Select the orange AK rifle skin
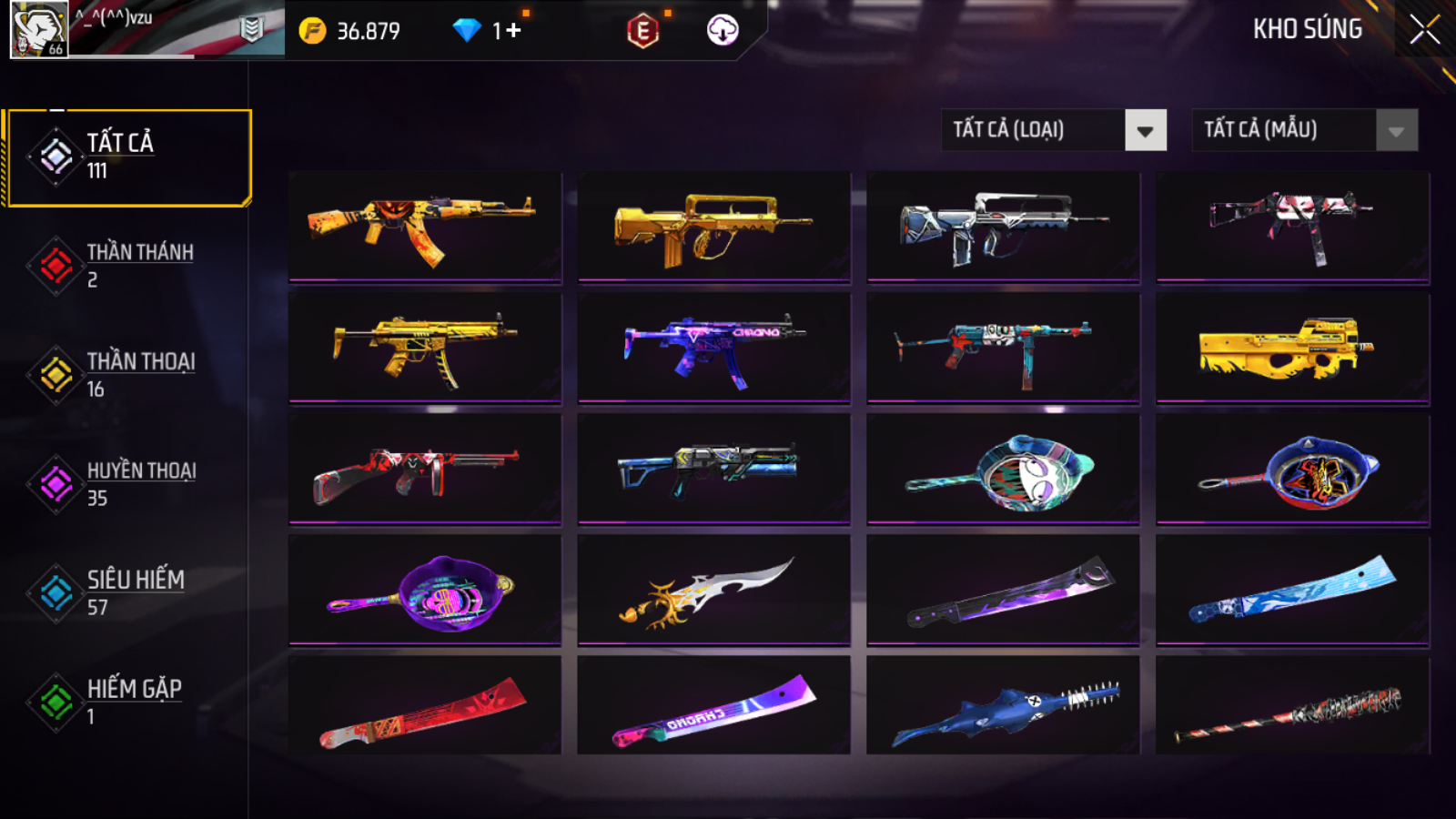The image size is (1456, 819). tap(425, 227)
